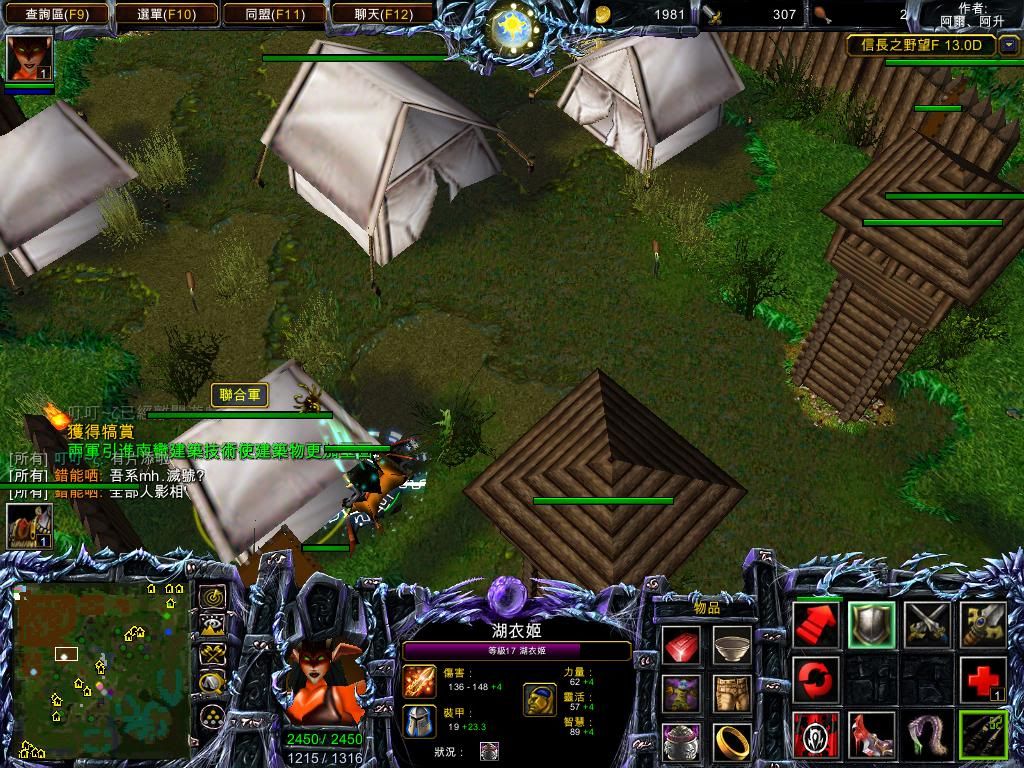Open the 同盟 (F11) allies menu
The image size is (1024, 768).
(274, 14)
